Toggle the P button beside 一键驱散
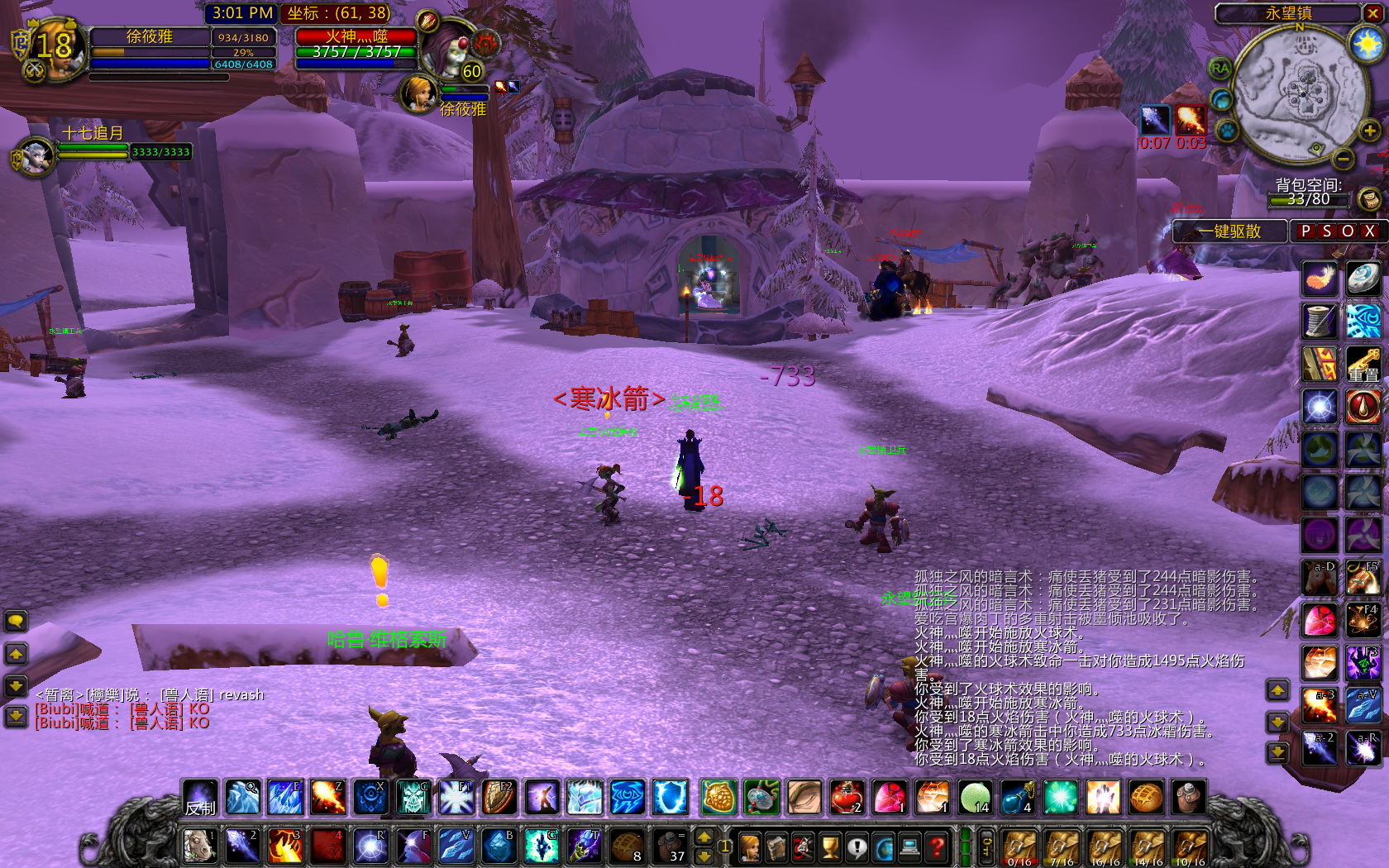This screenshot has height=868, width=1389. (x=1305, y=231)
